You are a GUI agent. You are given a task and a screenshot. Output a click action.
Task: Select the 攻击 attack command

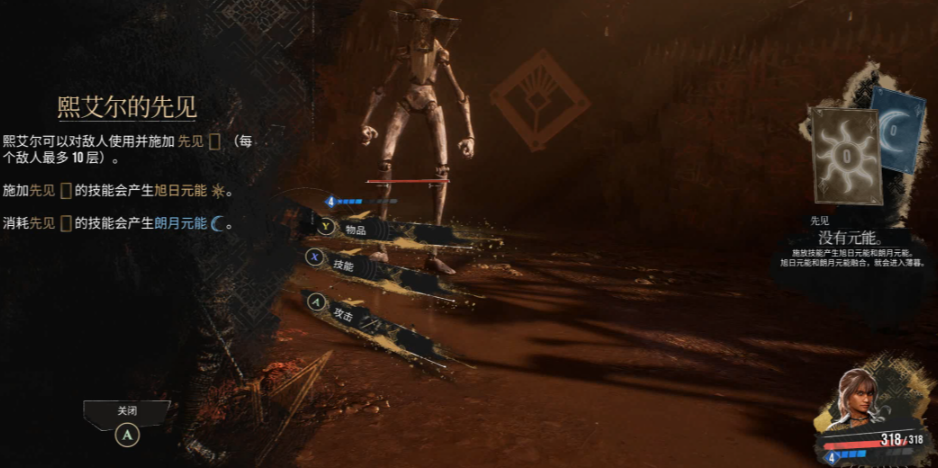(344, 314)
